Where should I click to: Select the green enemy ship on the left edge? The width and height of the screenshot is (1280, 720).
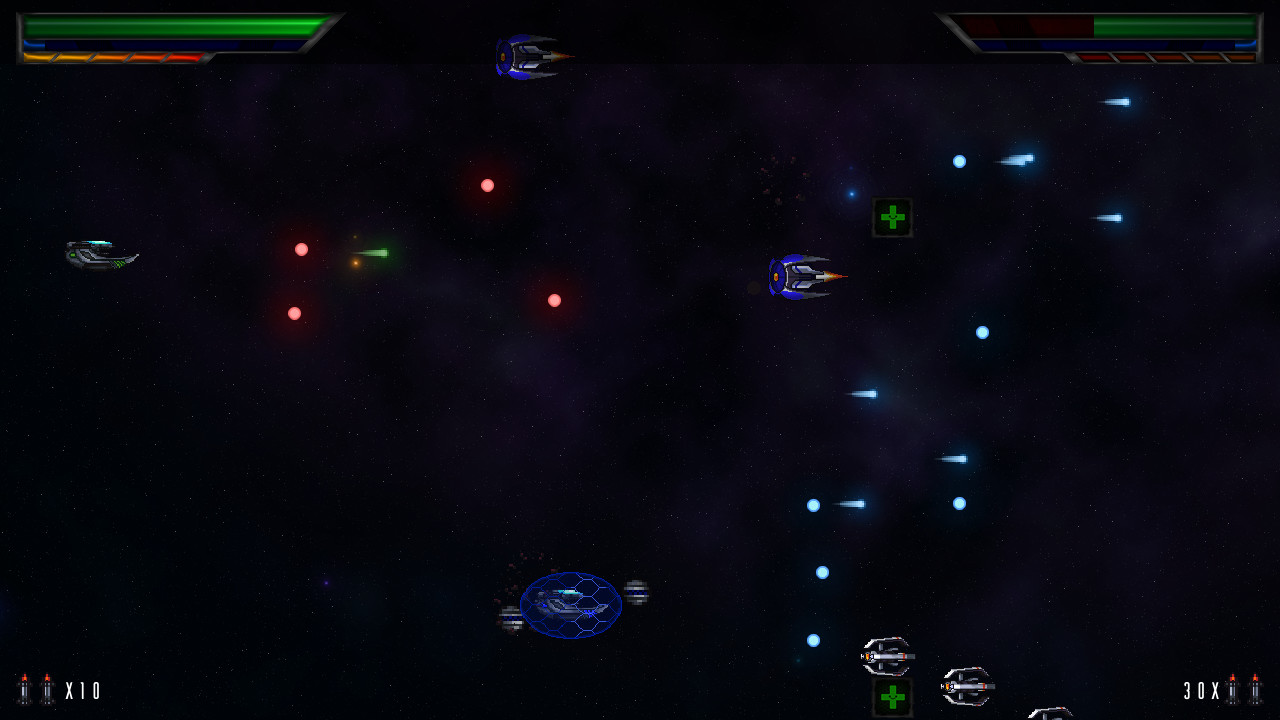pyautogui.click(x=100, y=255)
